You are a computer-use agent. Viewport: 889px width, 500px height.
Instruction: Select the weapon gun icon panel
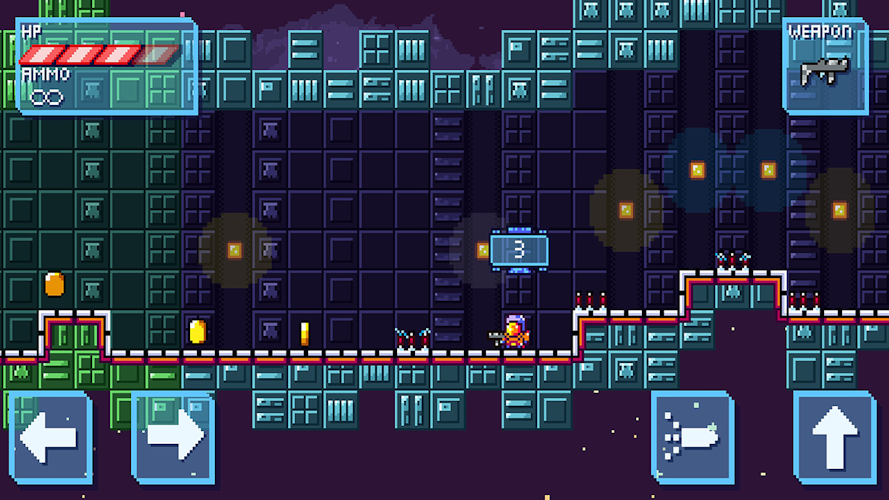click(x=825, y=65)
